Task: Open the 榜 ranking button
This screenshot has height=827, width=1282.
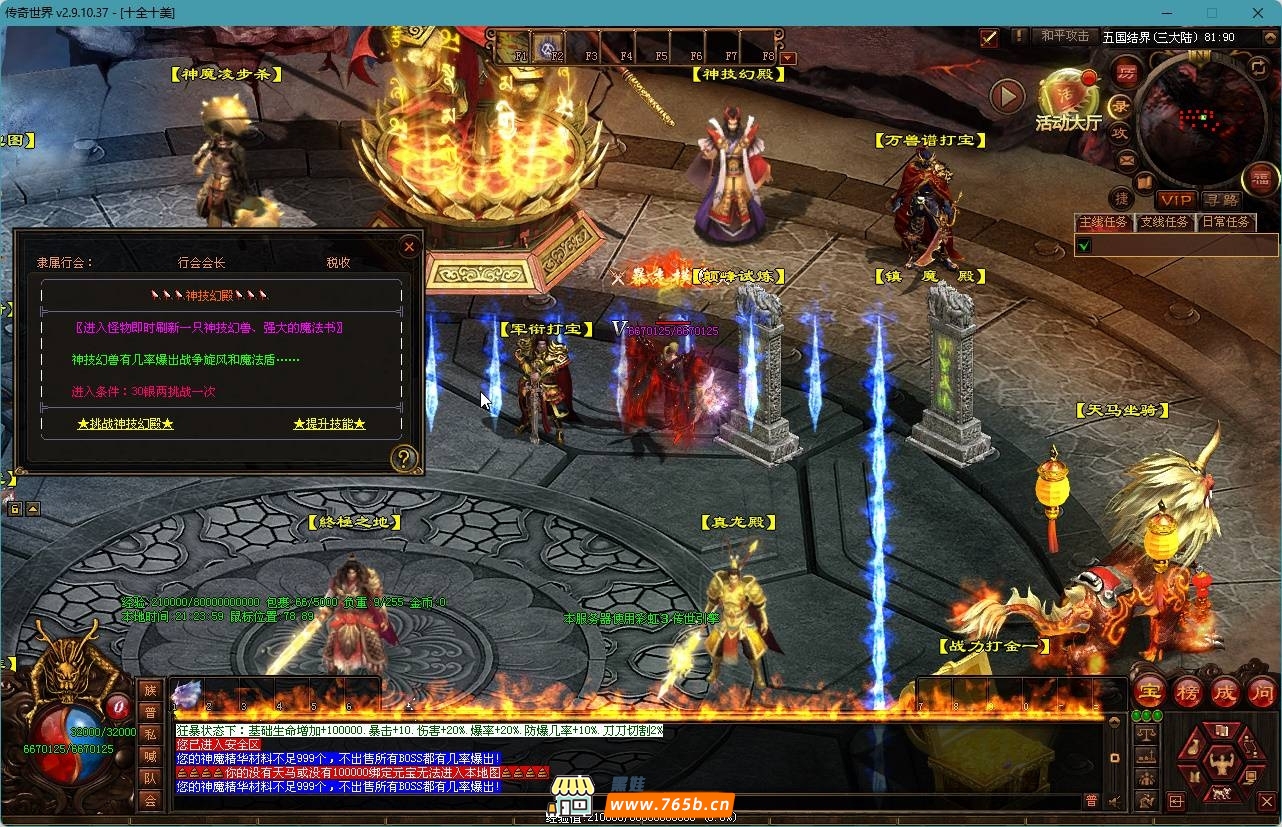Action: pyautogui.click(x=1187, y=691)
